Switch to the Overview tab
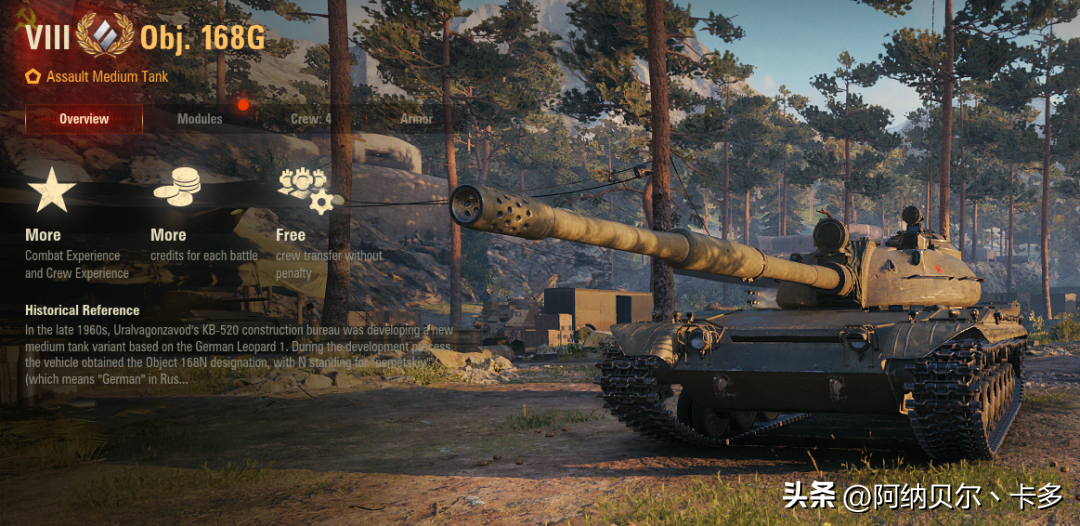This screenshot has height=526, width=1080. coord(84,119)
